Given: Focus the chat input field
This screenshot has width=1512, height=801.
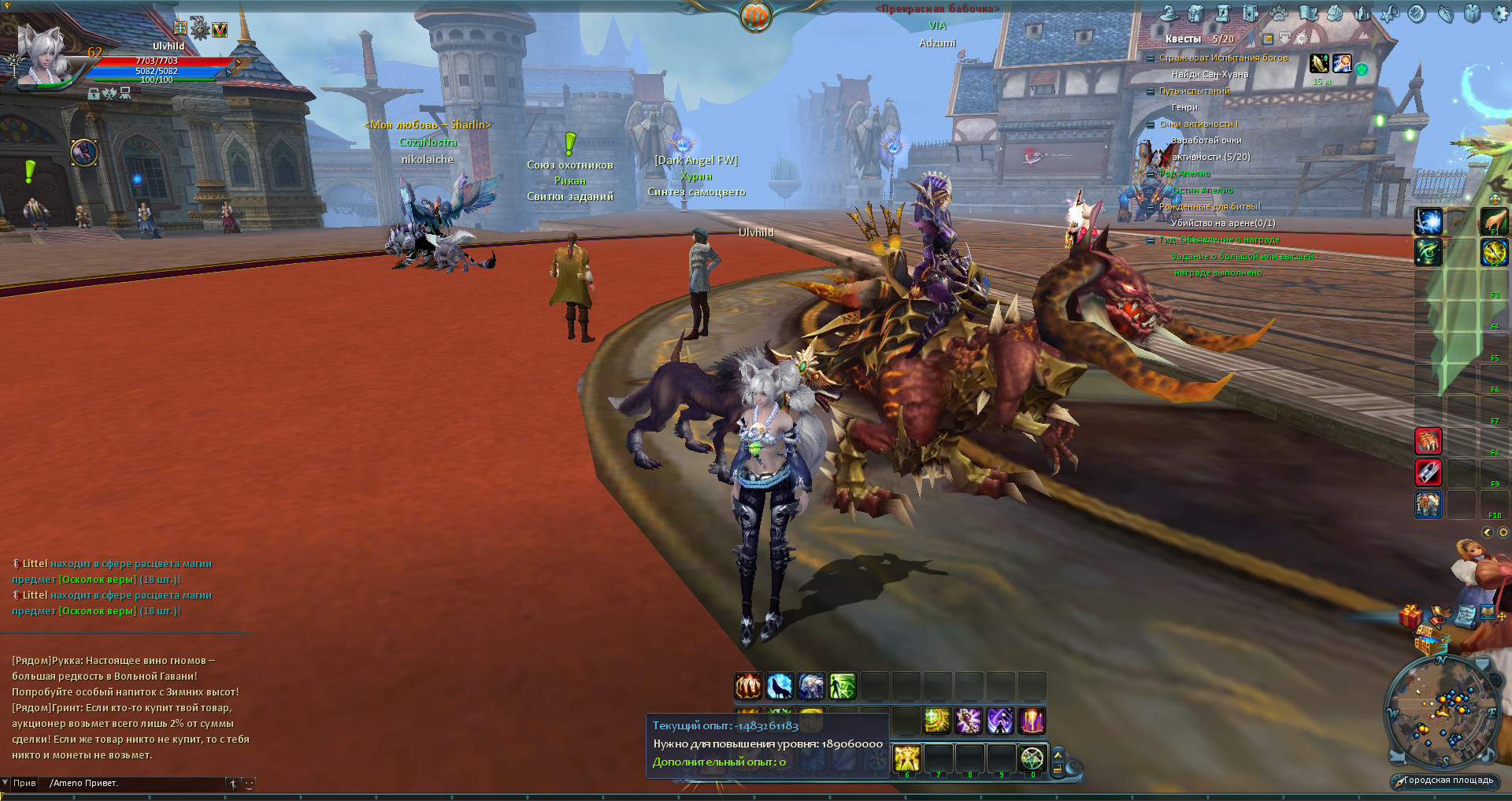Looking at the screenshot, I should (134, 784).
